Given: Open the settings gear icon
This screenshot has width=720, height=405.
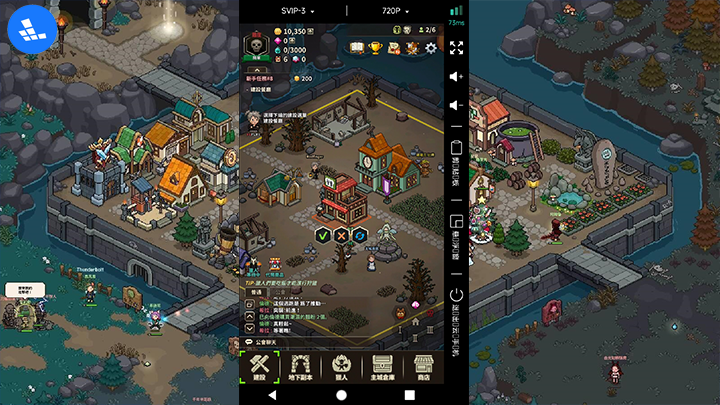Looking at the screenshot, I should pos(431,47).
